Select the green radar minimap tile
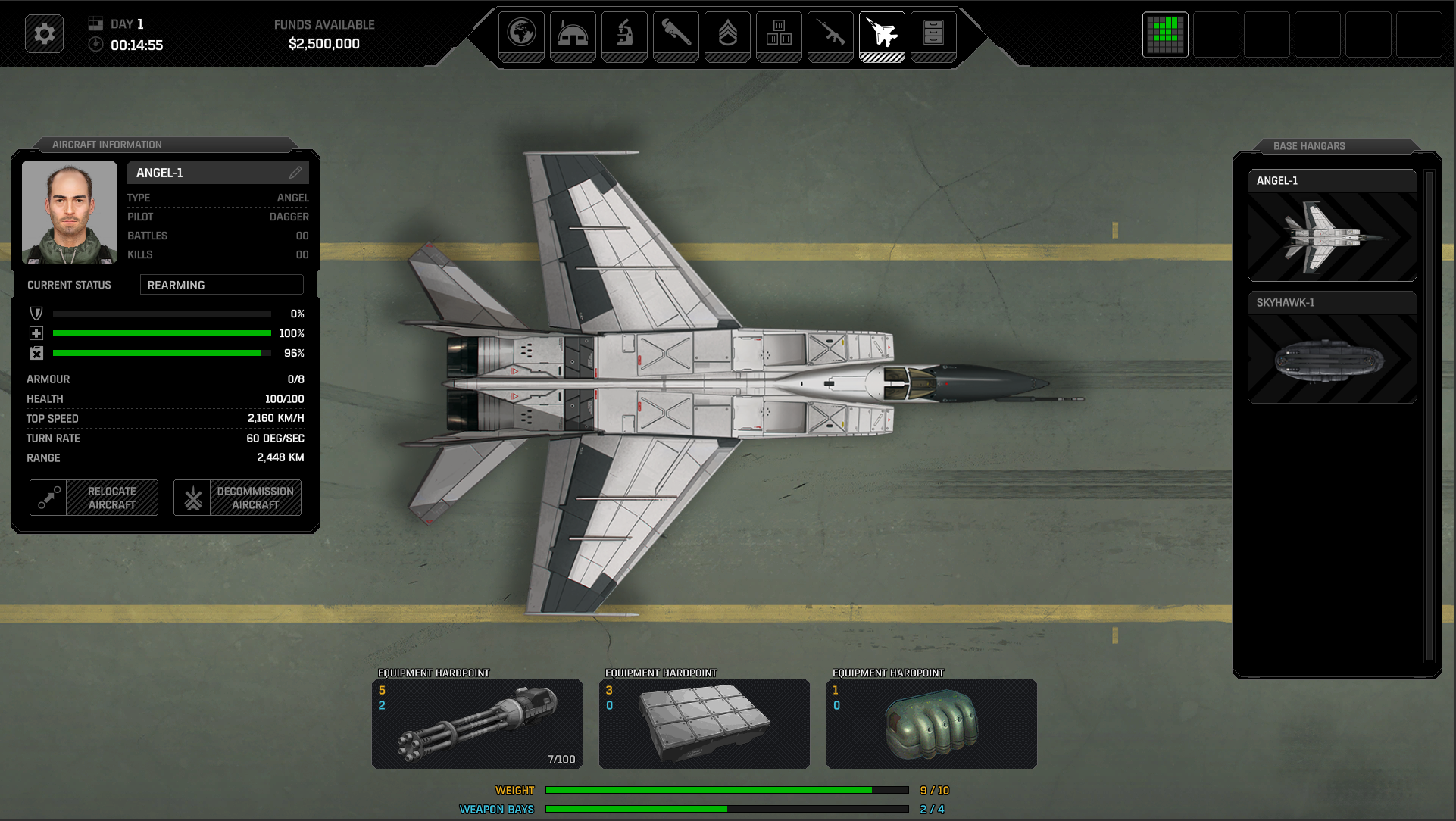Screen dimensions: 1456x821 (1164, 35)
